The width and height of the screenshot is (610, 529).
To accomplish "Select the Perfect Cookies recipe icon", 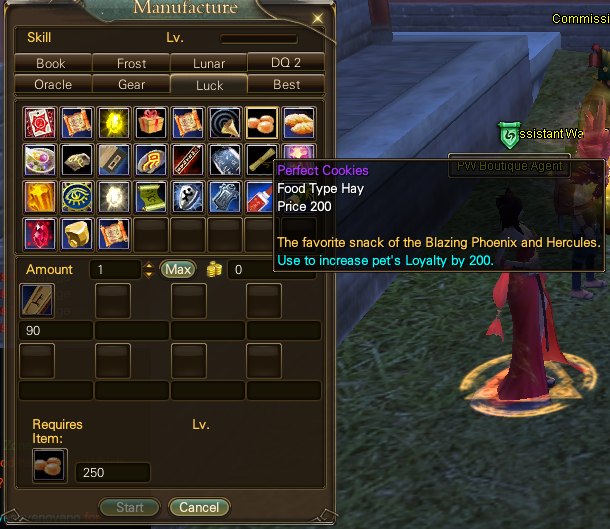I will pyautogui.click(x=261, y=122).
